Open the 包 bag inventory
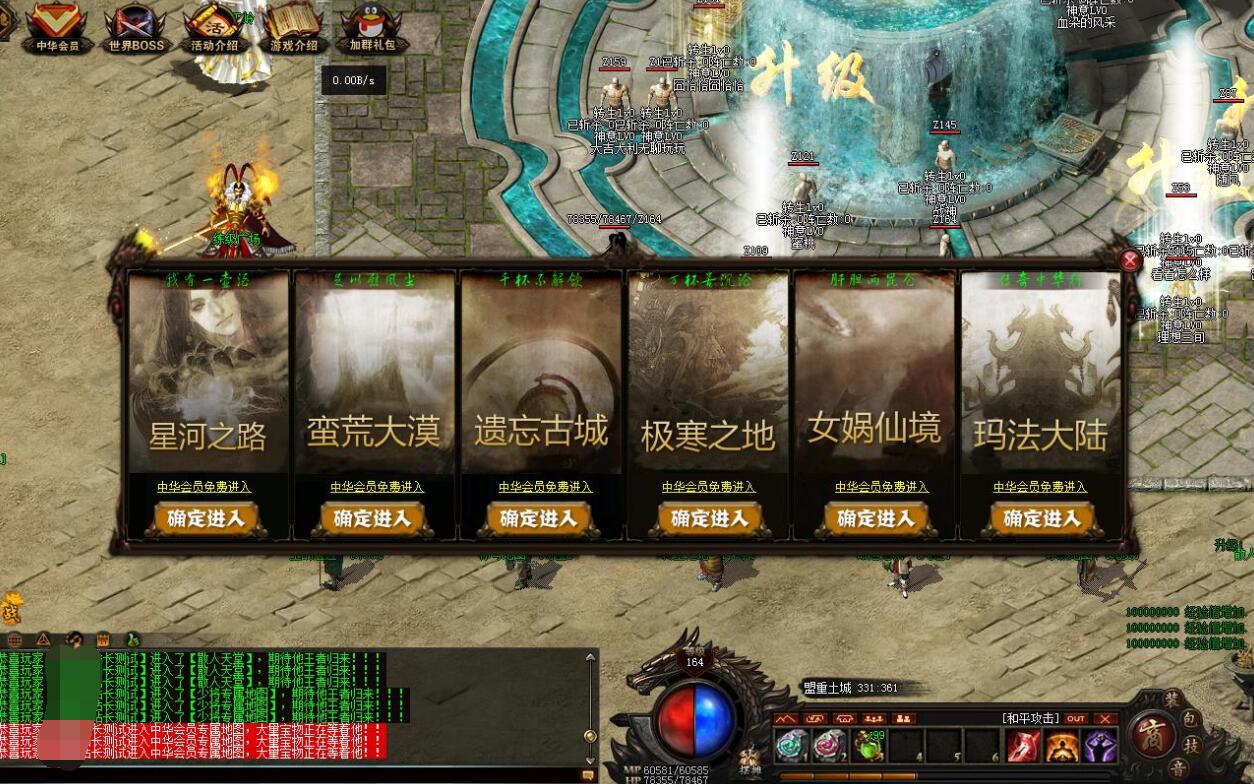The image size is (1254, 784). tap(1189, 719)
